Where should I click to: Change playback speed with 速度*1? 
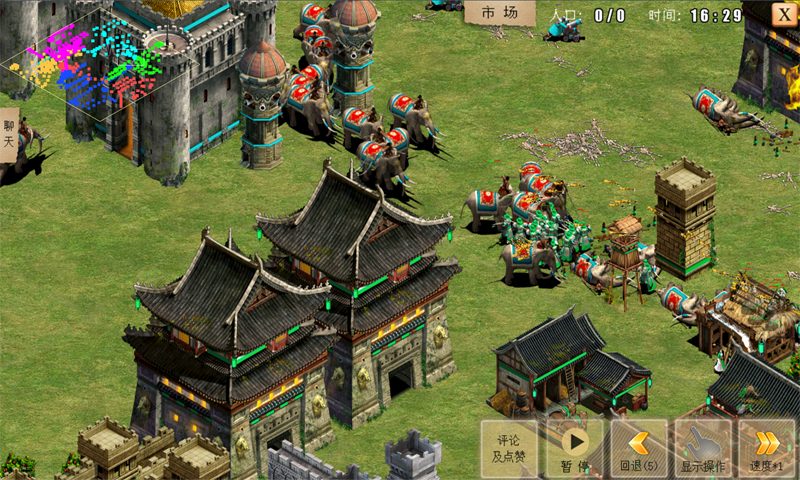(x=766, y=447)
